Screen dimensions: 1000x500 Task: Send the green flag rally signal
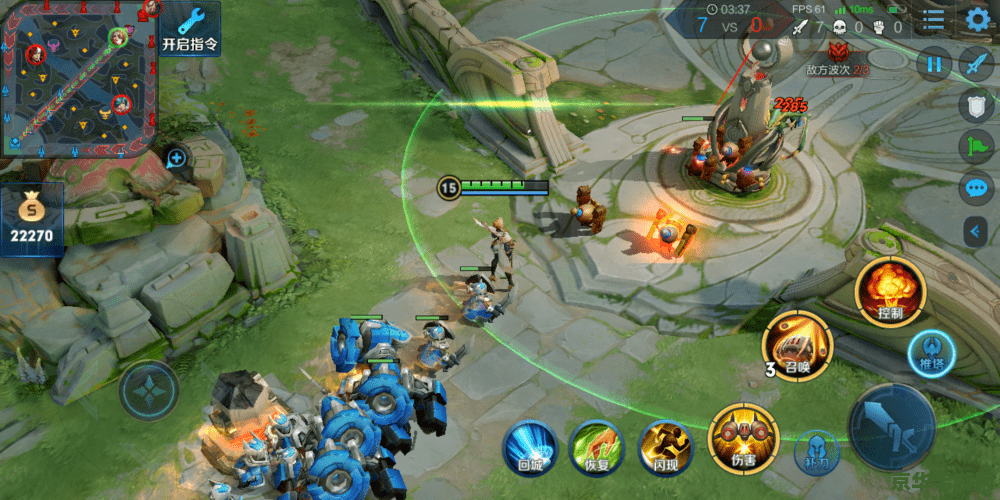(975, 146)
